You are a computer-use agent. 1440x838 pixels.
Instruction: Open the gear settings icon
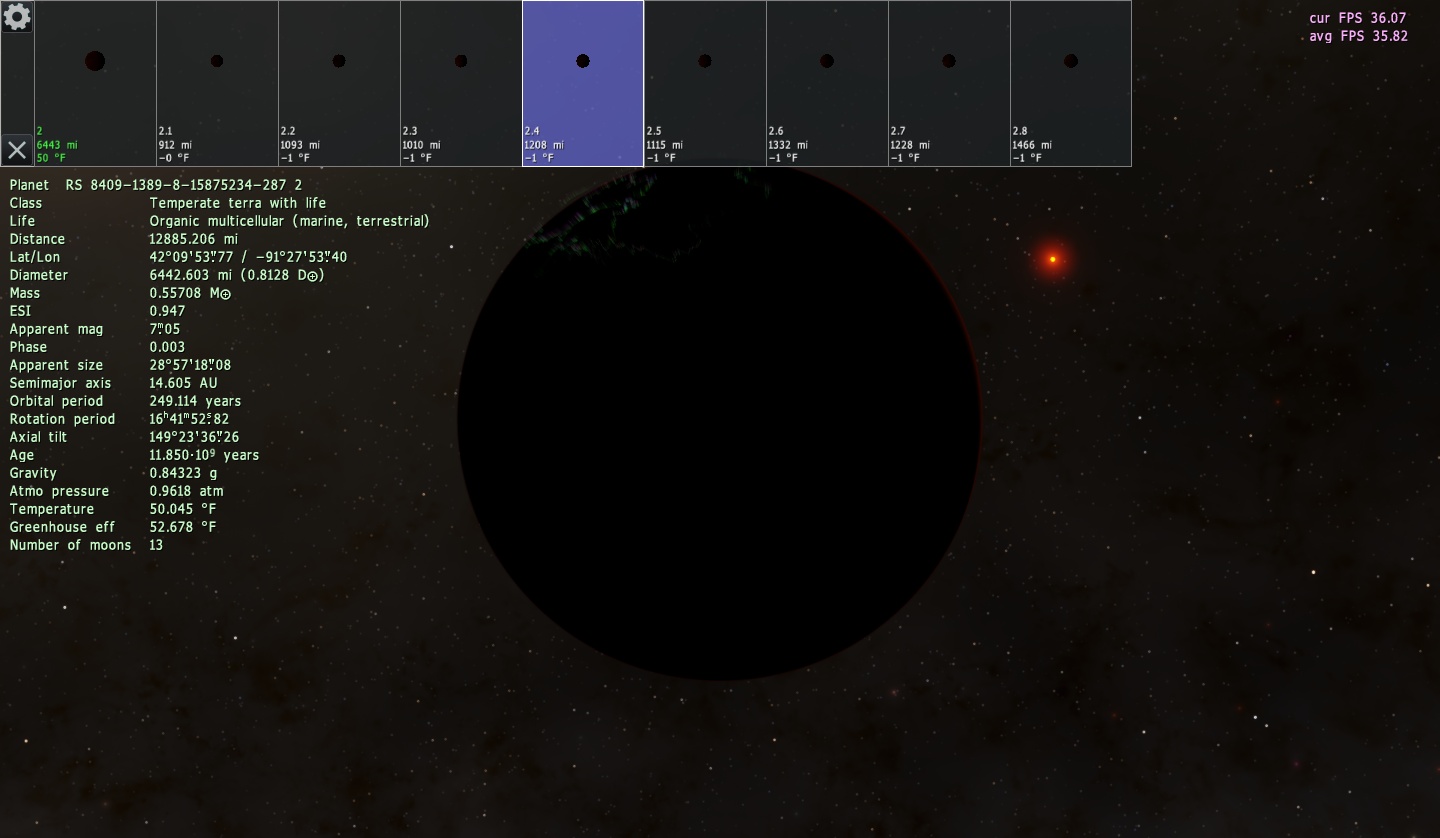[17, 17]
